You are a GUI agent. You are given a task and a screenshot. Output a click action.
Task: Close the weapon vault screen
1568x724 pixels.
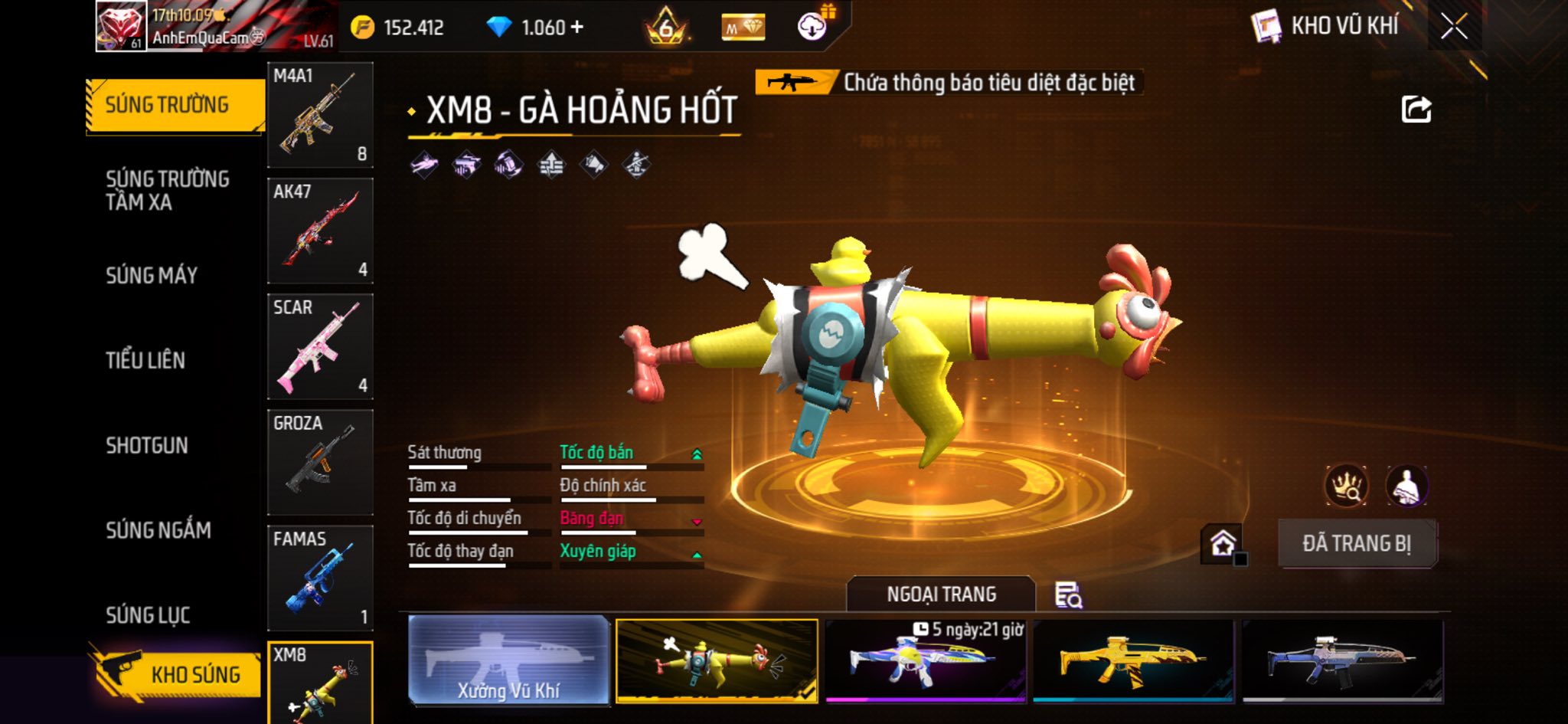(x=1454, y=28)
